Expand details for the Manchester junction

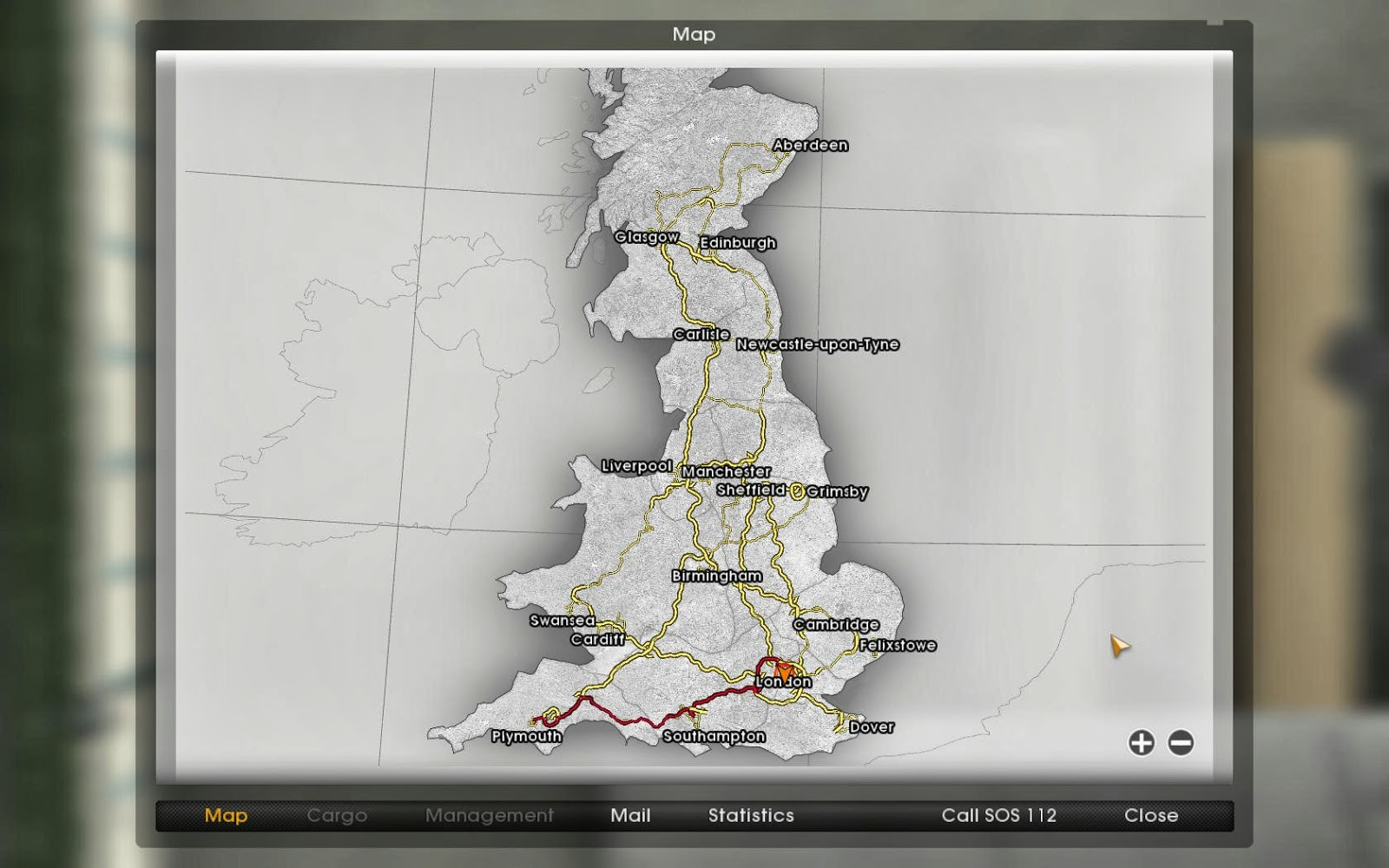pyautogui.click(x=727, y=471)
